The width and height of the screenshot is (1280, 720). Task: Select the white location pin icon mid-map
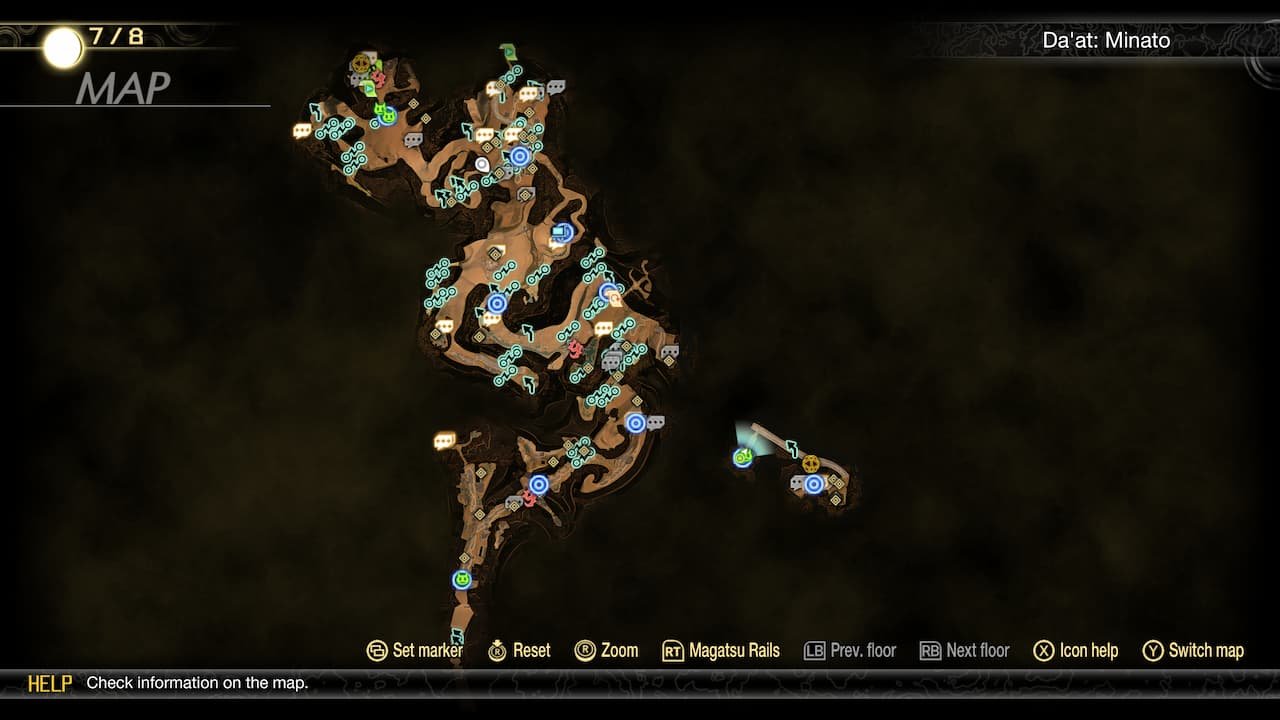coord(481,164)
